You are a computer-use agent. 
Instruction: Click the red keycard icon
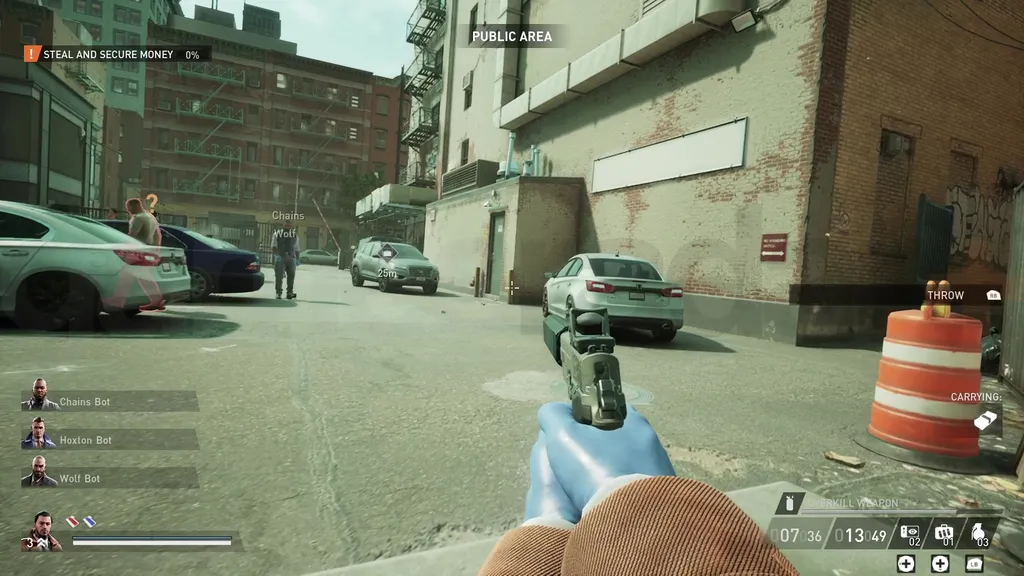tap(72, 521)
